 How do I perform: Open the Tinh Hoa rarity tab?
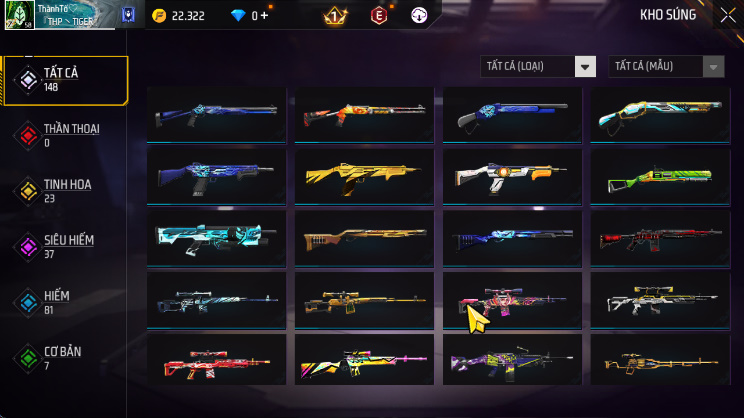[65, 191]
